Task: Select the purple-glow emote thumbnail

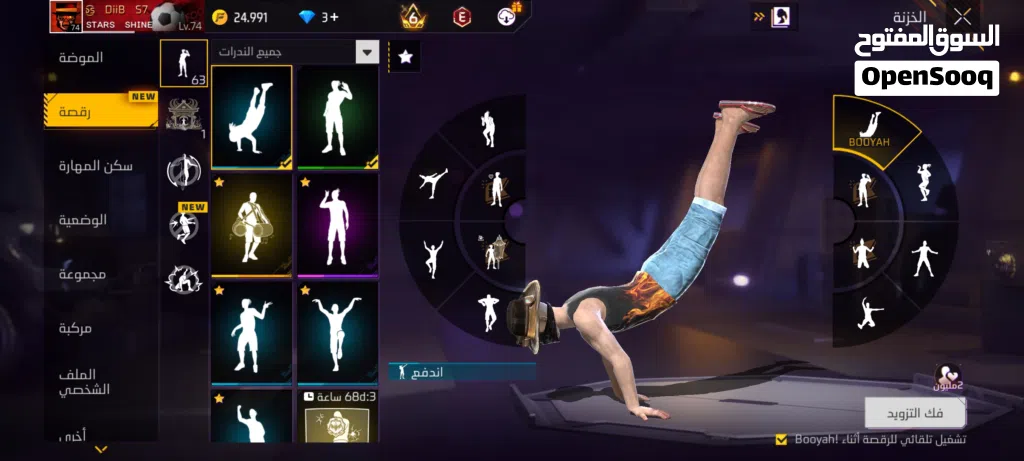Action: tap(337, 225)
